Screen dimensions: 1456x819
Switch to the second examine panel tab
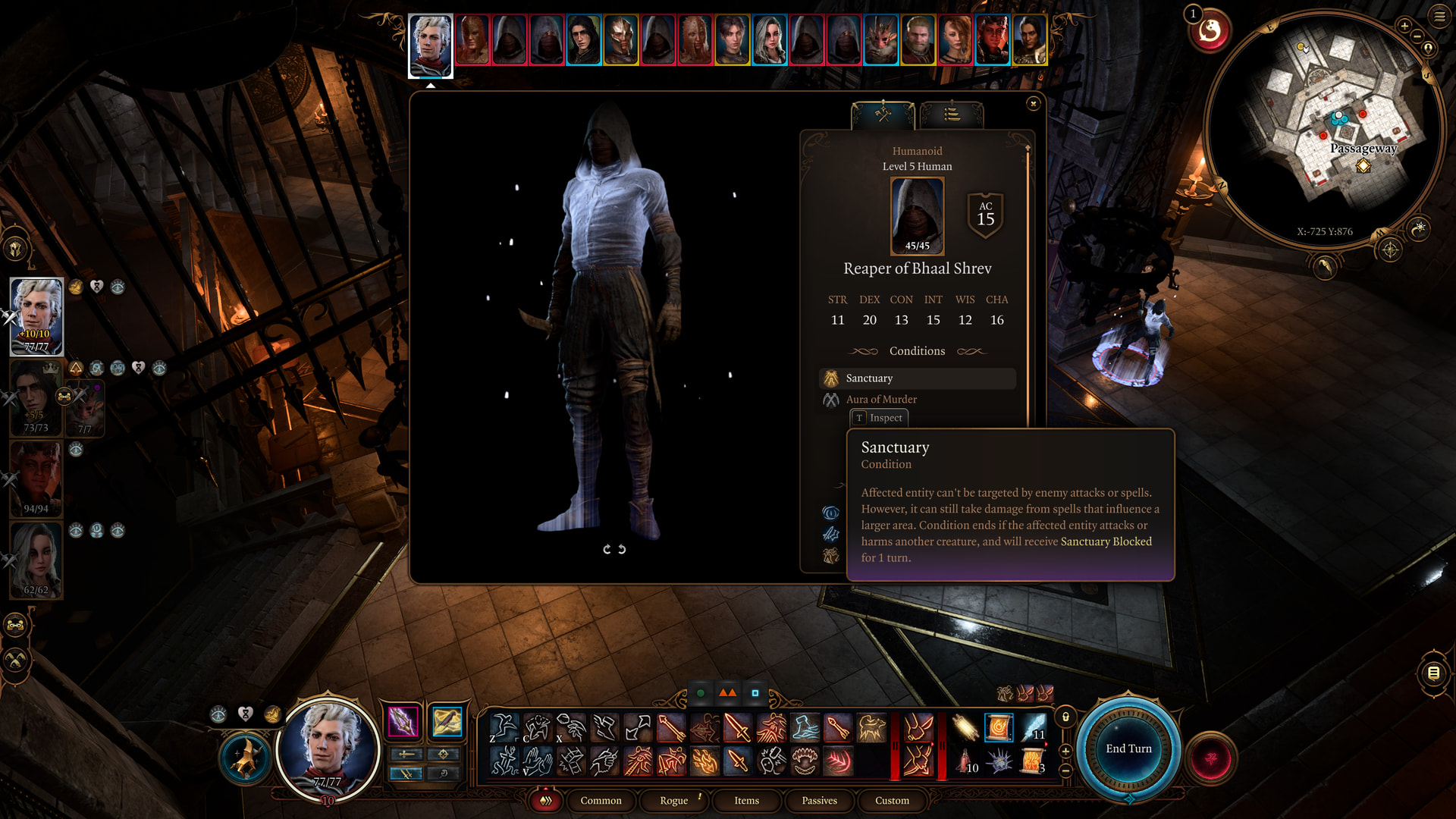[x=952, y=115]
